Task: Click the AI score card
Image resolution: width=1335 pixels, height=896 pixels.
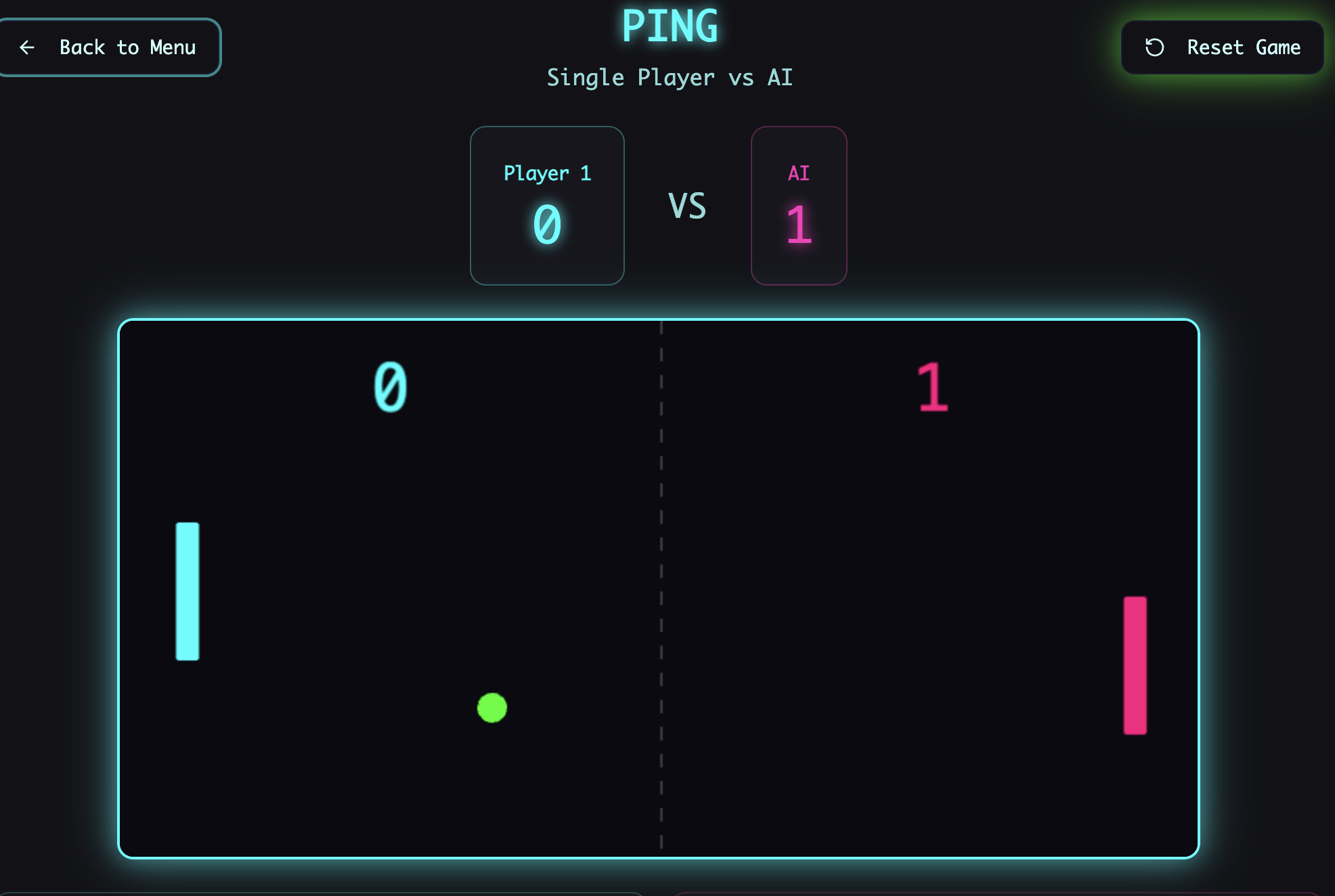Action: click(798, 204)
